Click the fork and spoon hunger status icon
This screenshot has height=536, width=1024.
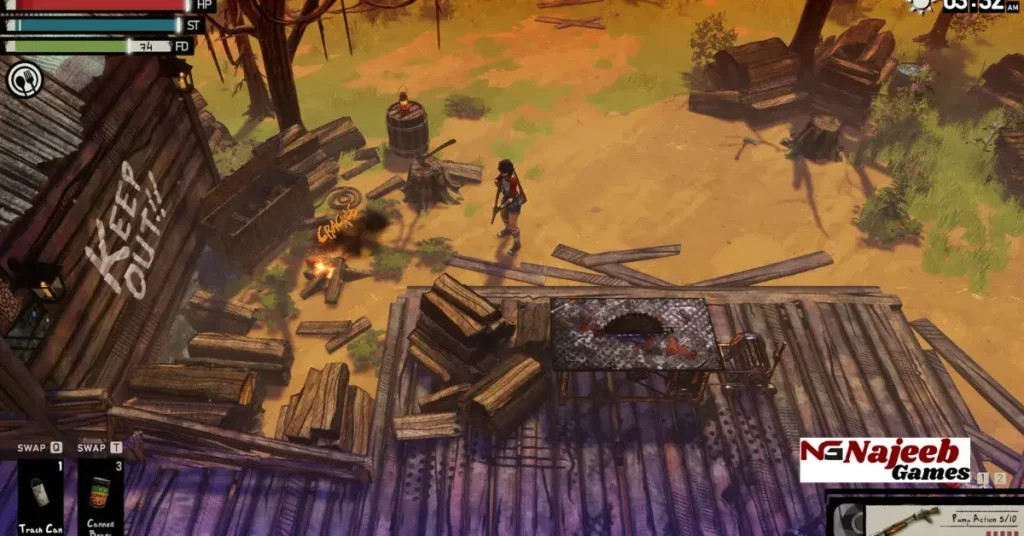[x=24, y=79]
